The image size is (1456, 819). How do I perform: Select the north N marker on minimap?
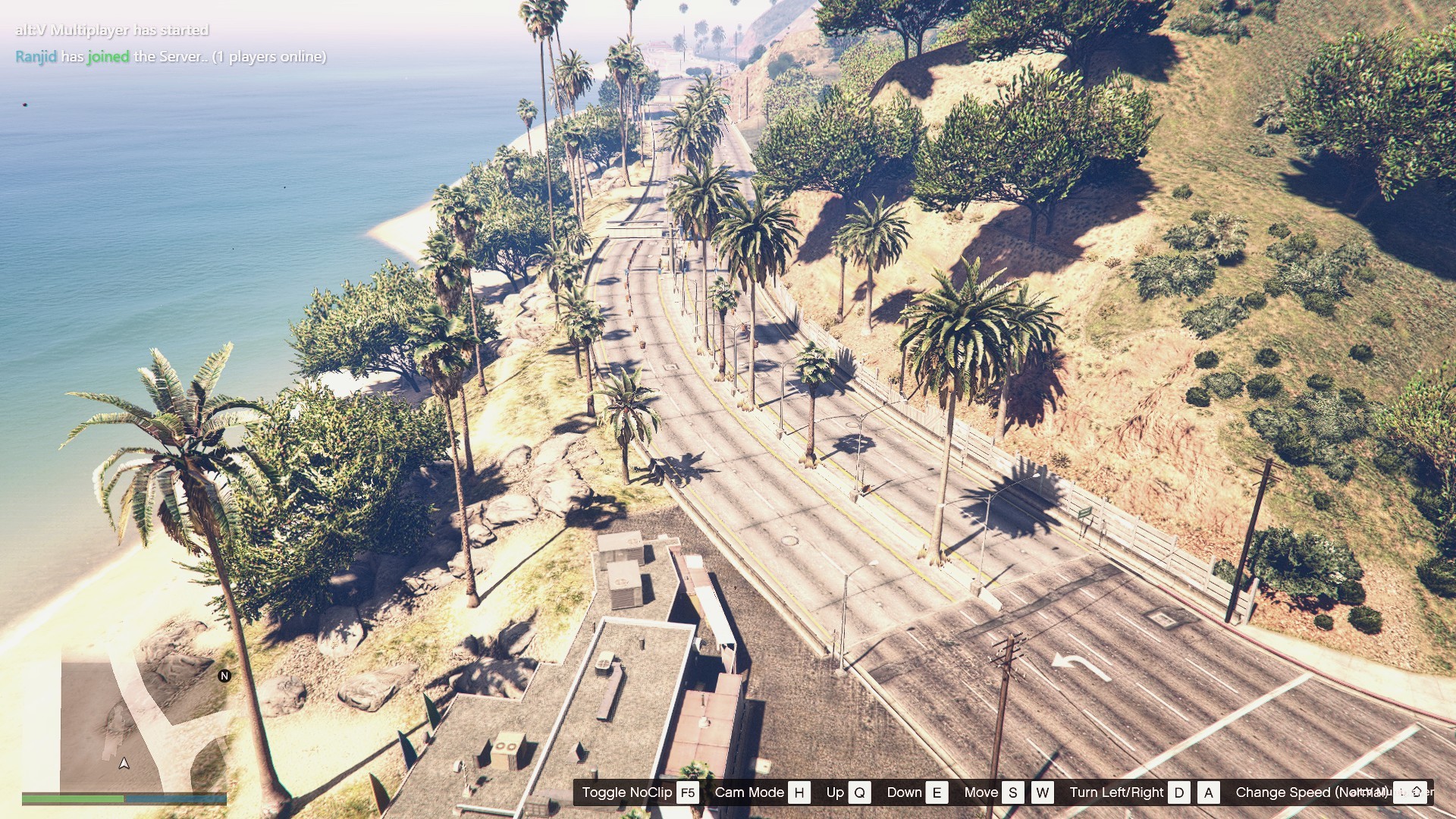coord(224,676)
